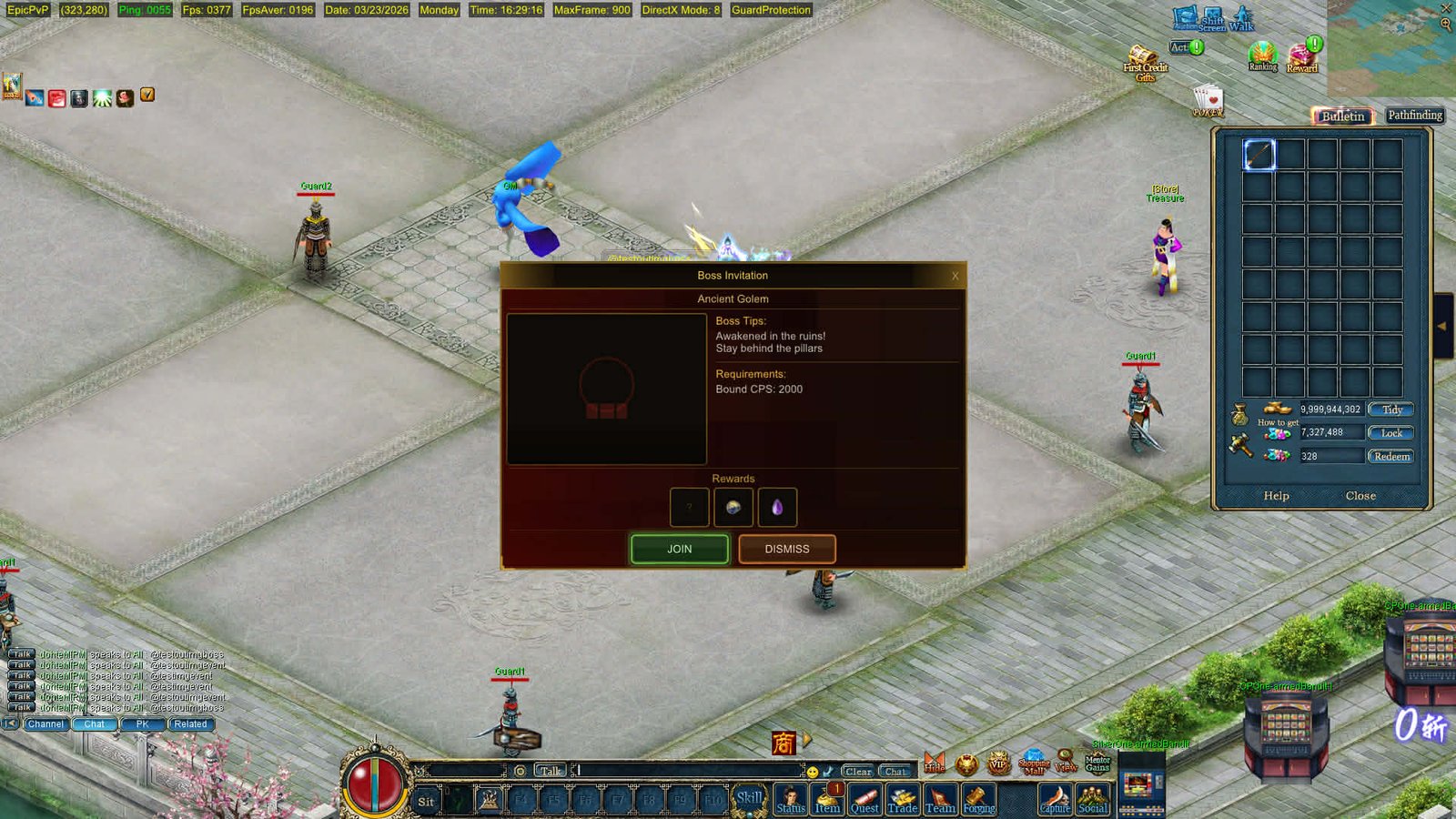Join the Ancient Golem boss invitation
This screenshot has width=1456, height=819.
(679, 549)
